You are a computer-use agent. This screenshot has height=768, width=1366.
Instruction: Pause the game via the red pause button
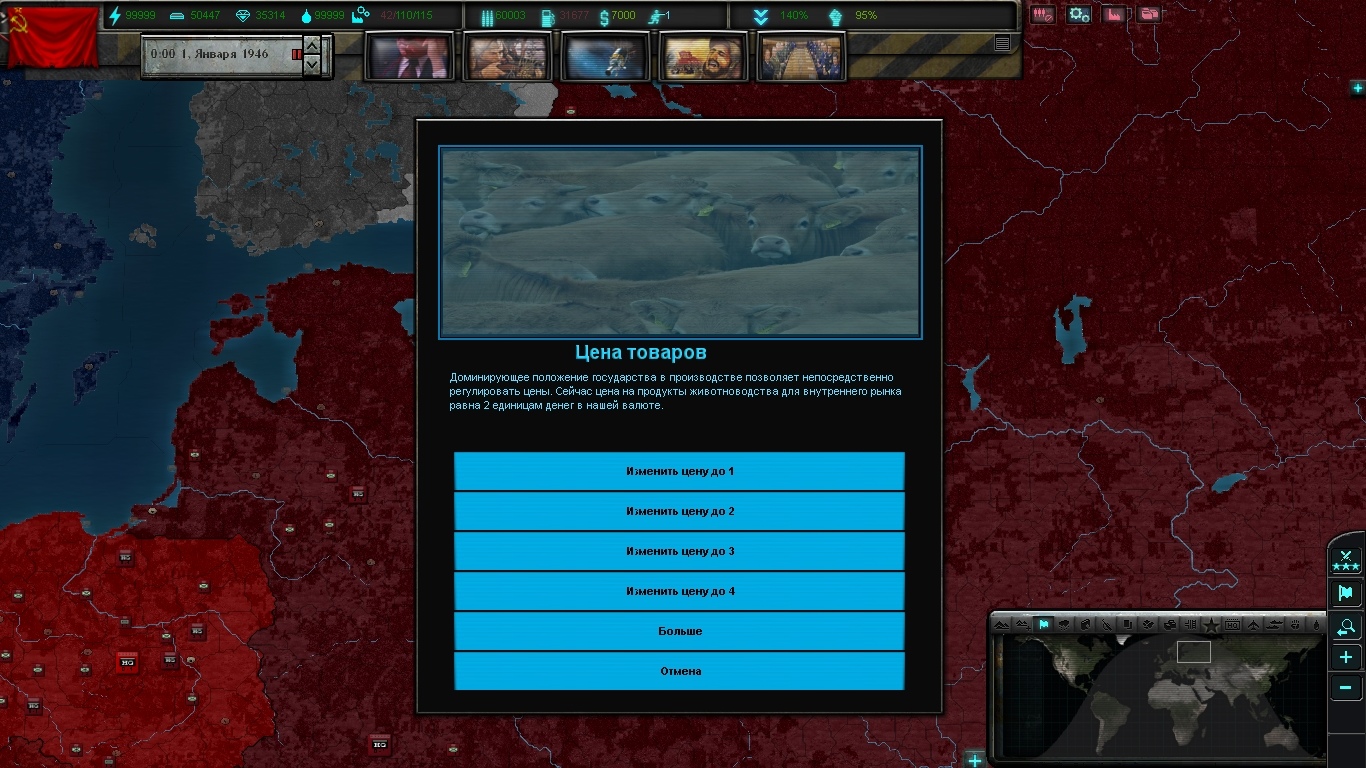(297, 54)
